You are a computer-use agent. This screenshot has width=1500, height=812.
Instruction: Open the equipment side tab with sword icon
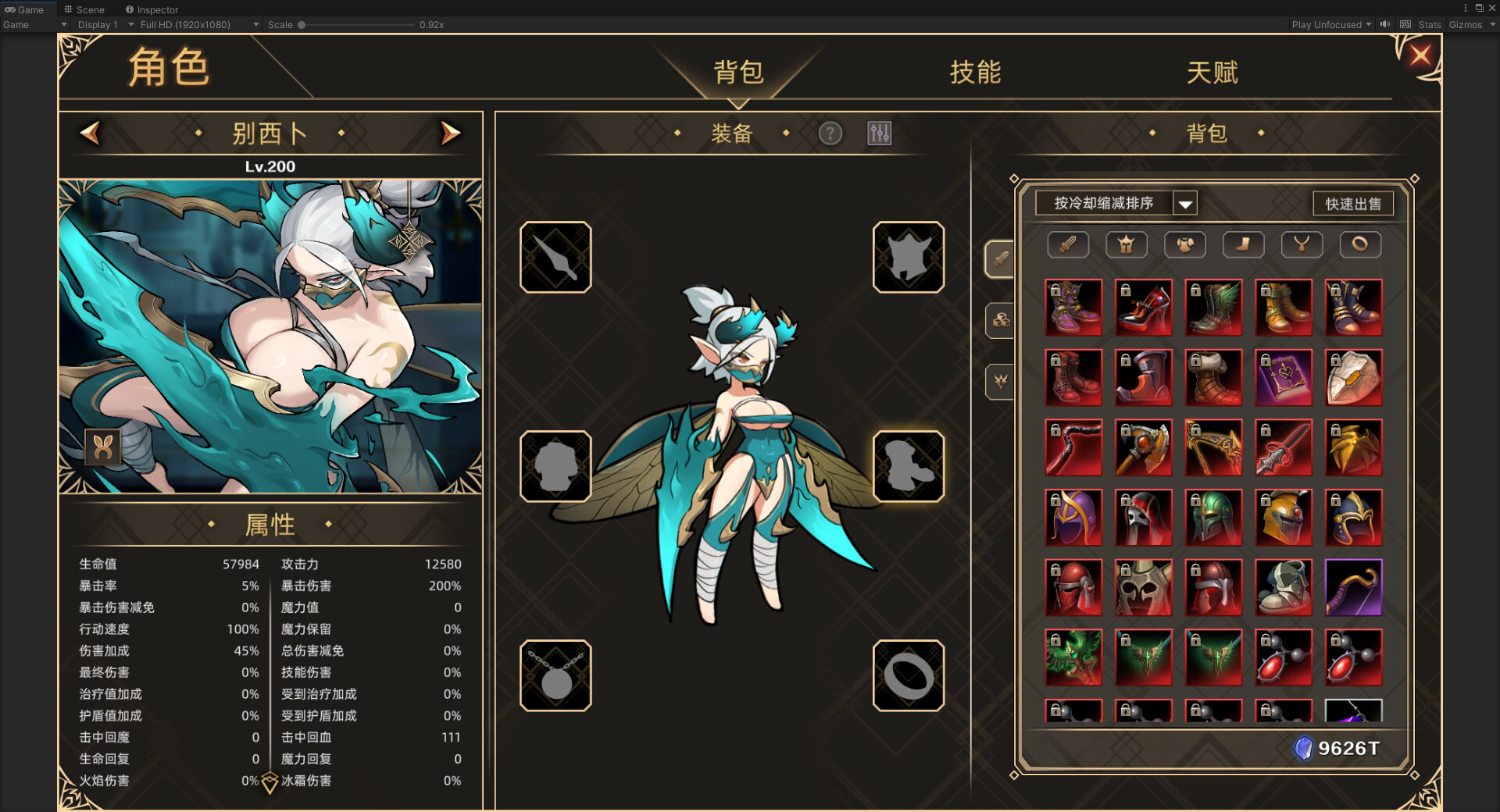pyautogui.click(x=1000, y=259)
